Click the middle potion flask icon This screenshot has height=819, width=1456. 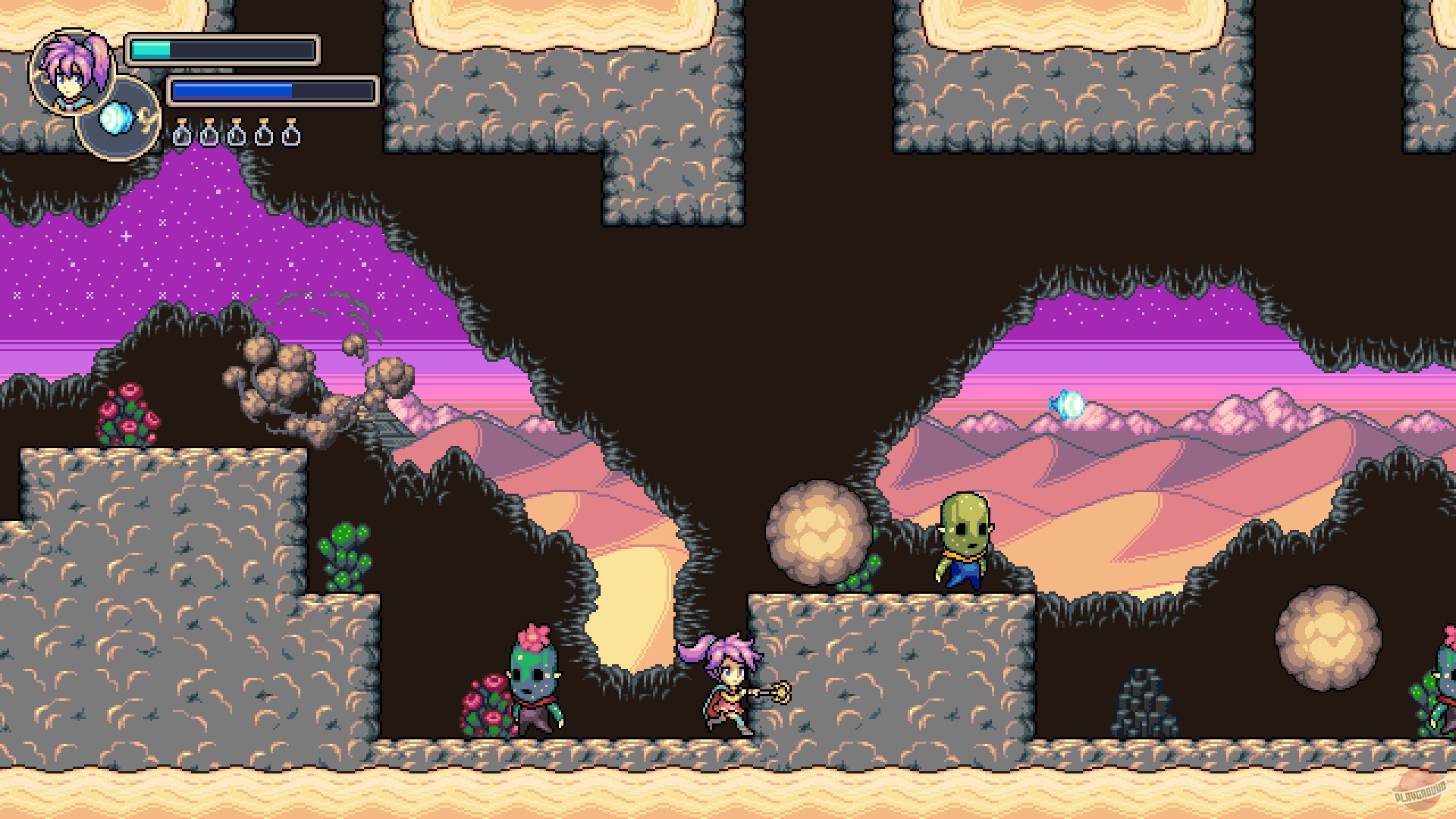(237, 133)
